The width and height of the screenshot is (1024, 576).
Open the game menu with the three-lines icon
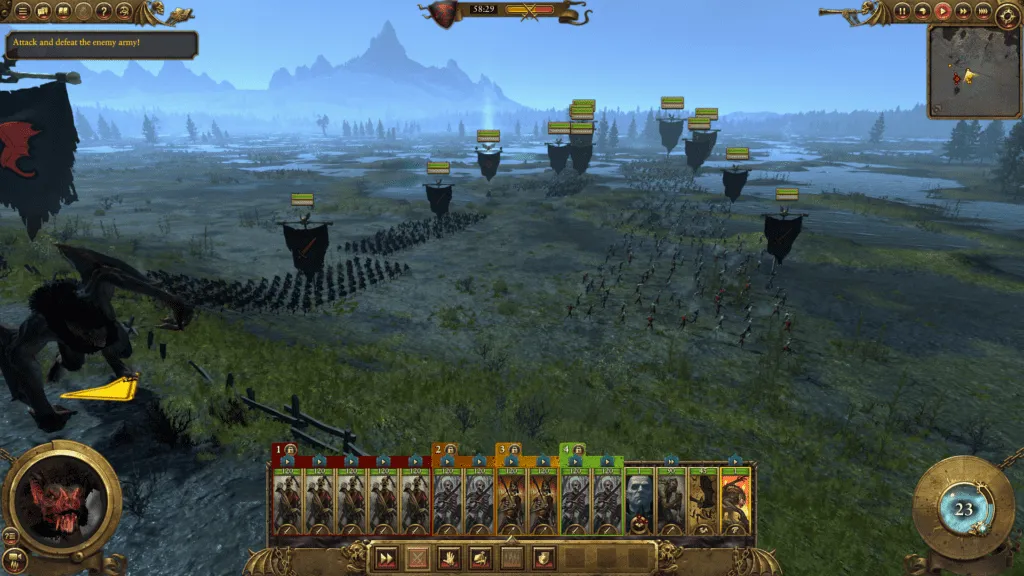(22, 11)
